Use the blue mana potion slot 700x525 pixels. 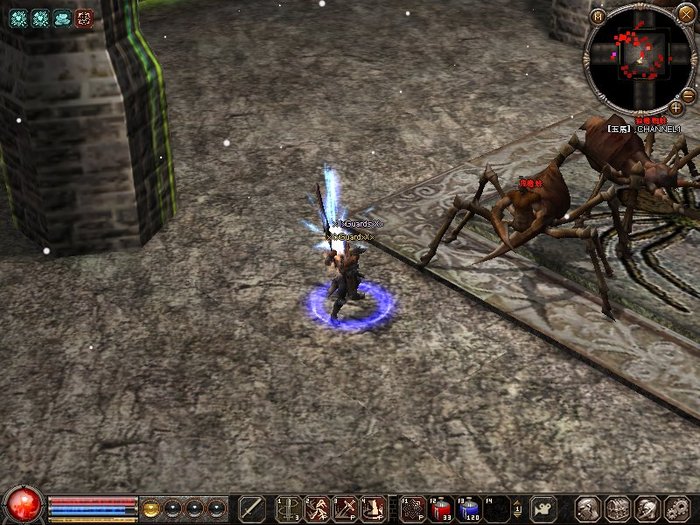[x=470, y=508]
